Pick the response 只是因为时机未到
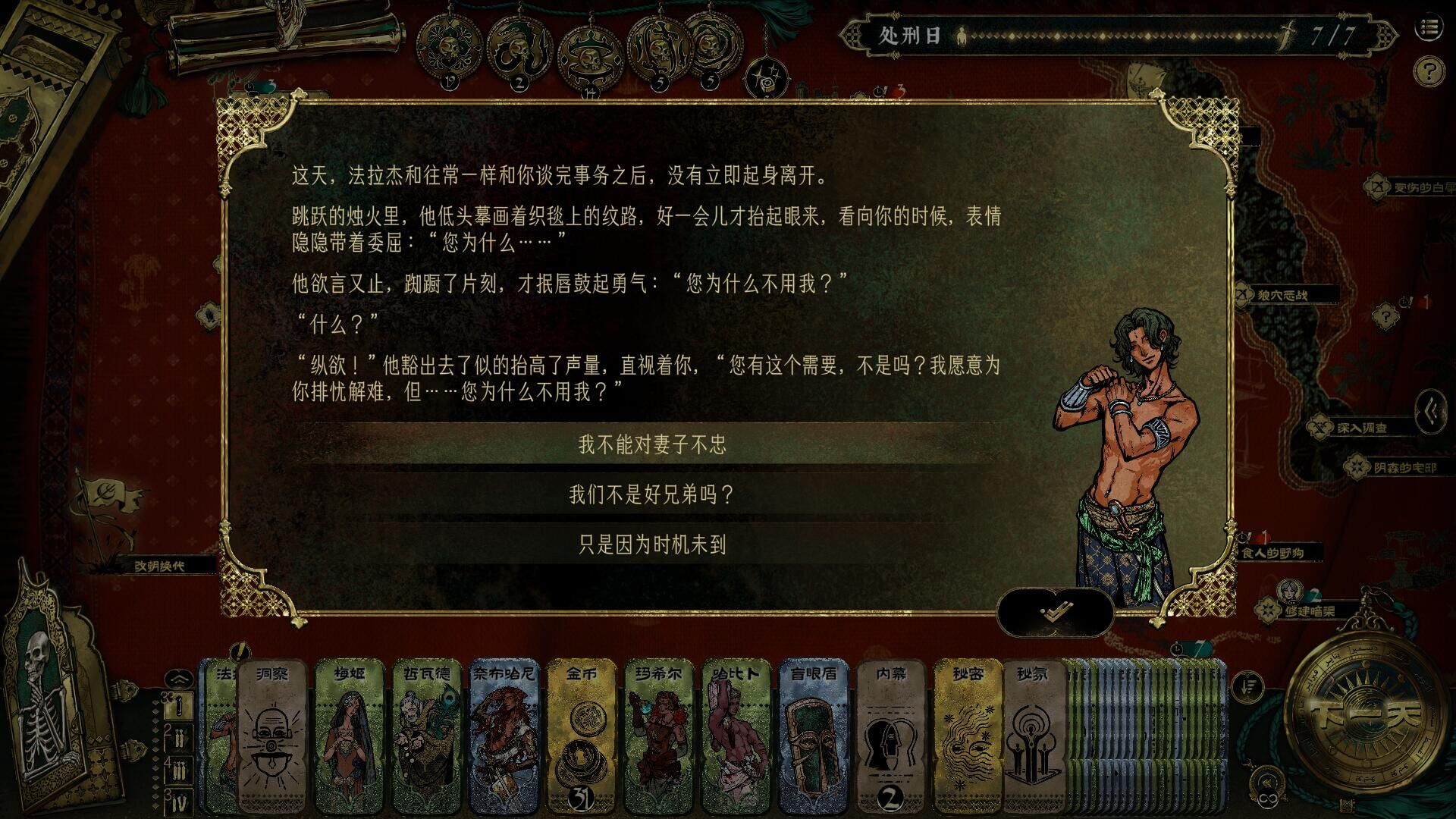This screenshot has height=819, width=1456. click(x=652, y=544)
